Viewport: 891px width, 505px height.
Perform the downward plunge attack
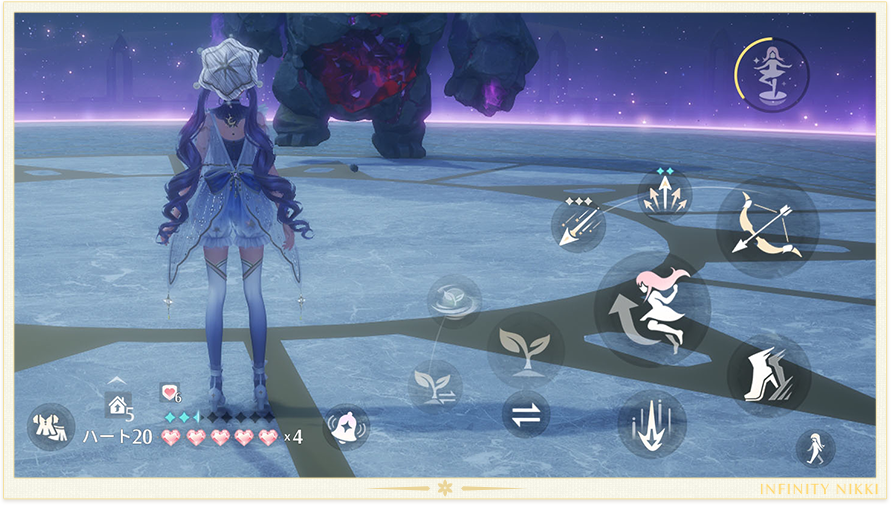pyautogui.click(x=652, y=424)
